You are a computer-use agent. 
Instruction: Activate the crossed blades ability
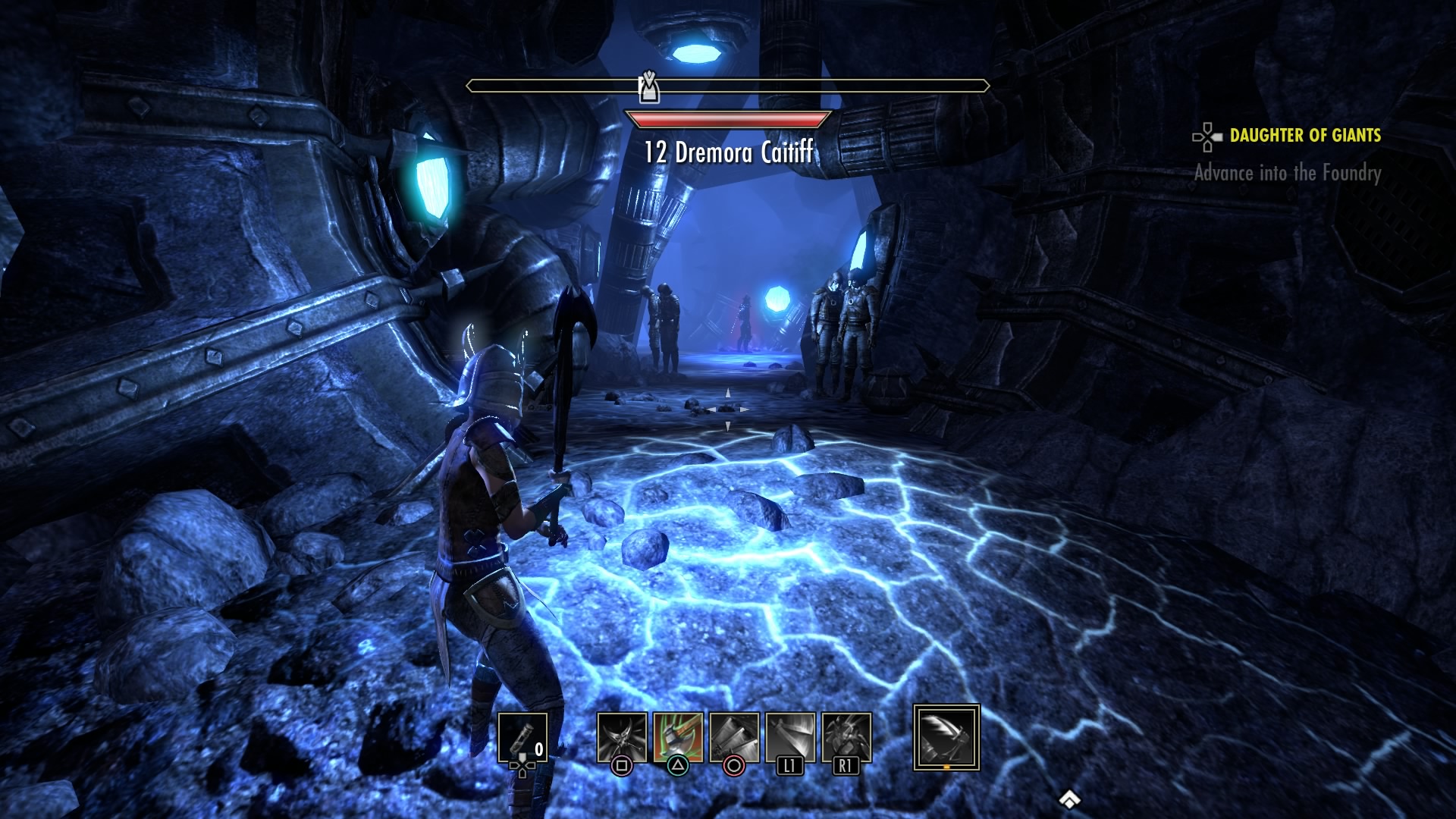click(622, 737)
